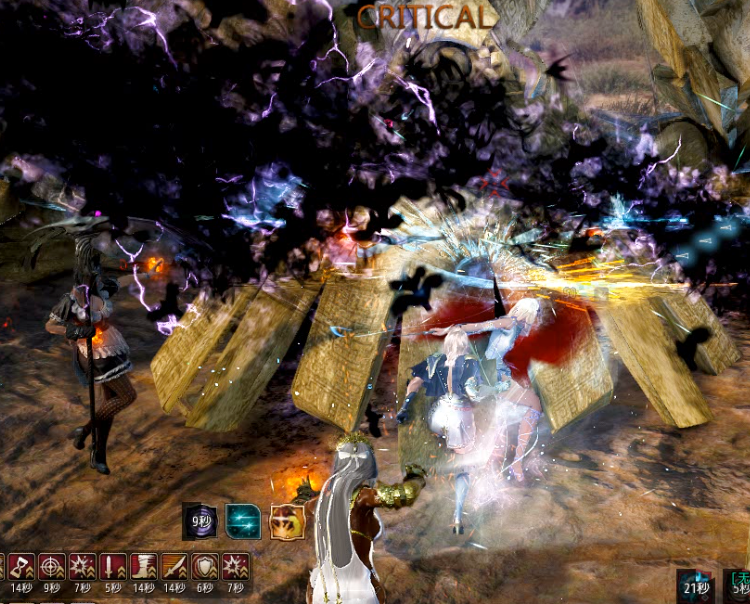The width and height of the screenshot is (750, 604).
Task: Click the skill icon showing 21秒 cooldown
Action: coord(695,585)
